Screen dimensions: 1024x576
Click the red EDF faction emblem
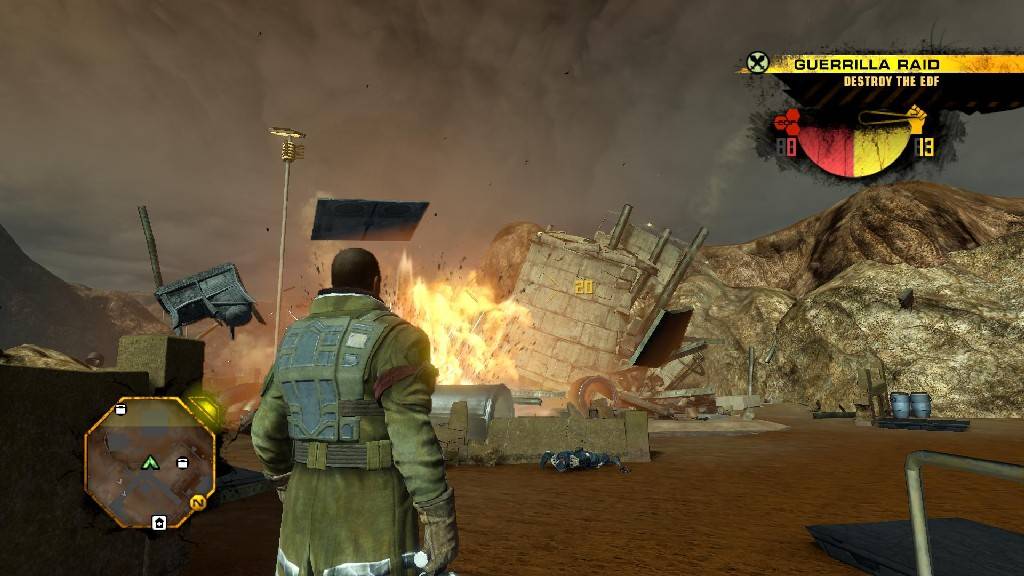pos(789,123)
